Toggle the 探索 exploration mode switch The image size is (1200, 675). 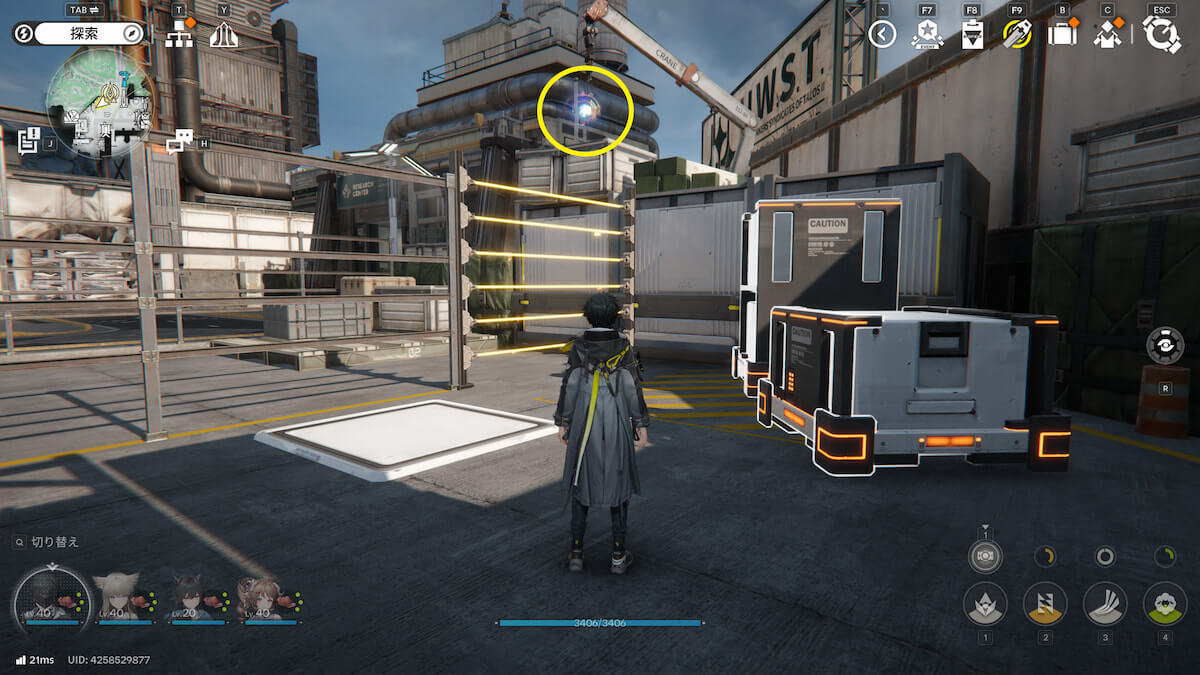coord(81,33)
